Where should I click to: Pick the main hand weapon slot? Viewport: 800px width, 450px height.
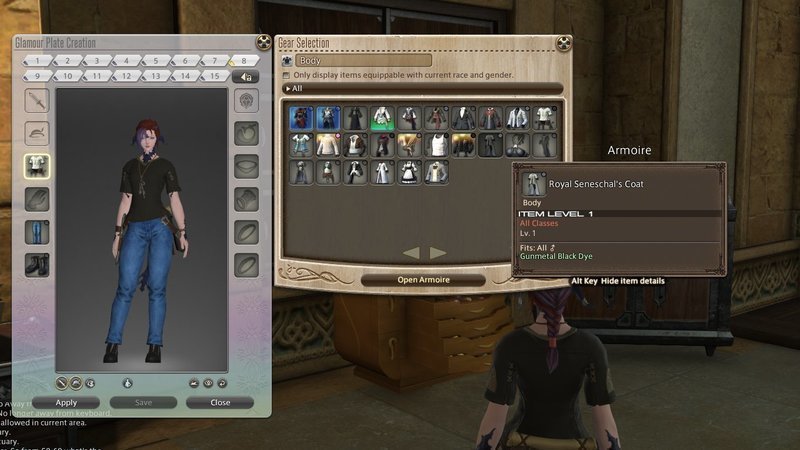(x=37, y=100)
